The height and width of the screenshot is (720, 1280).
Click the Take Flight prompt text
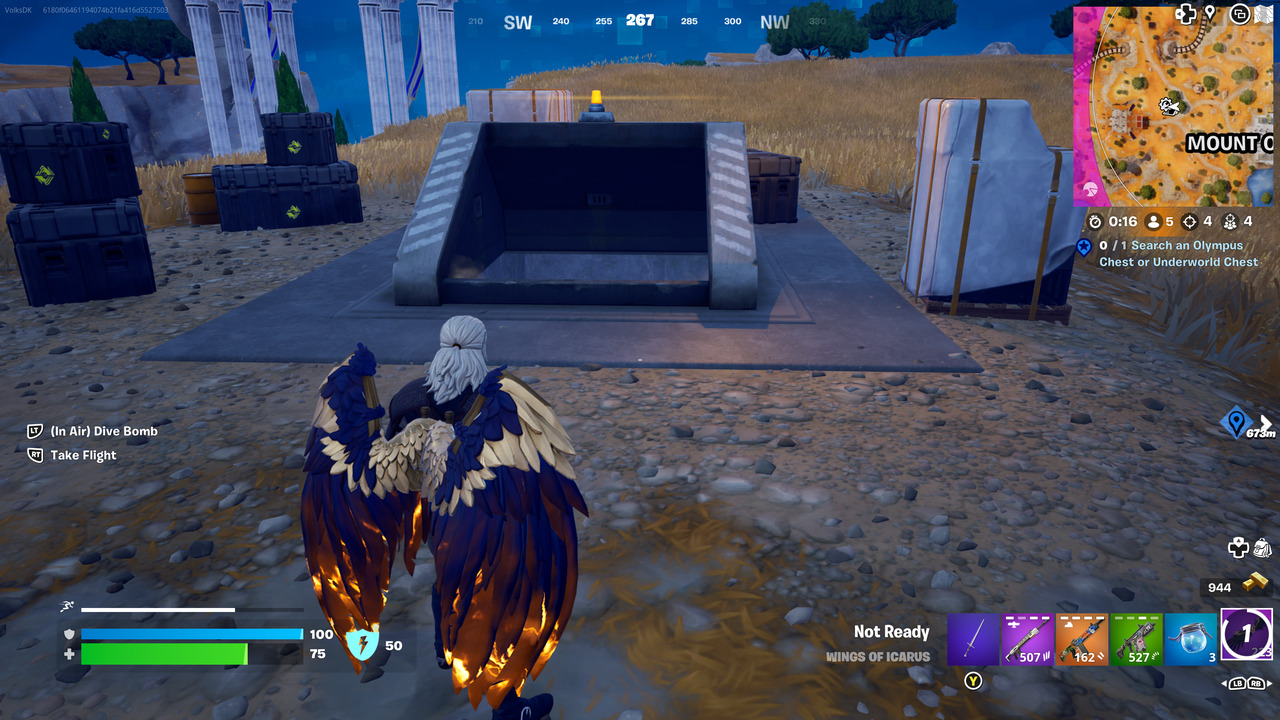(85, 454)
